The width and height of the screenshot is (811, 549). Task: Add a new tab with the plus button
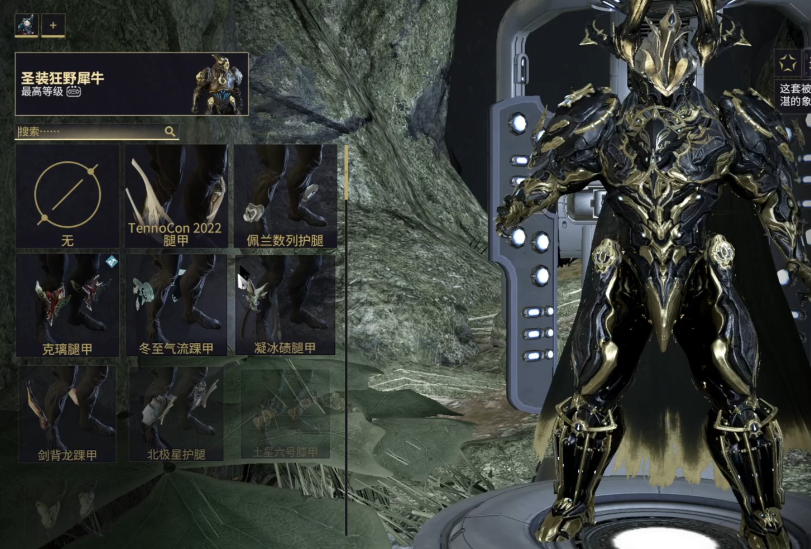click(53, 26)
